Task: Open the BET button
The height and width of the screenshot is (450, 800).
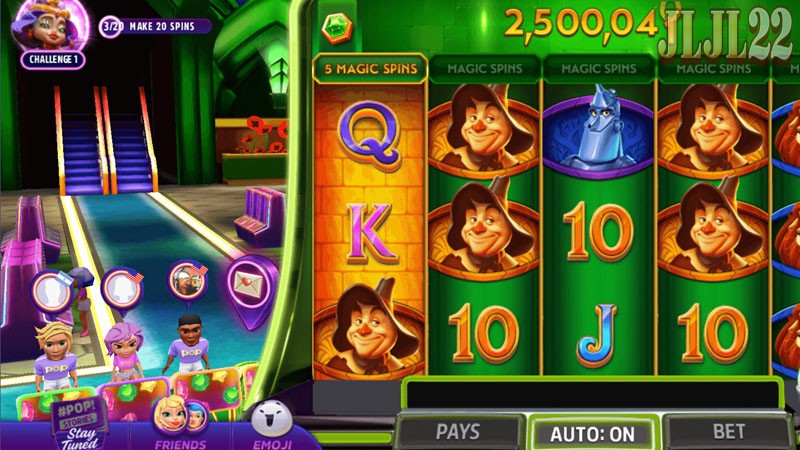Action: coord(729,432)
